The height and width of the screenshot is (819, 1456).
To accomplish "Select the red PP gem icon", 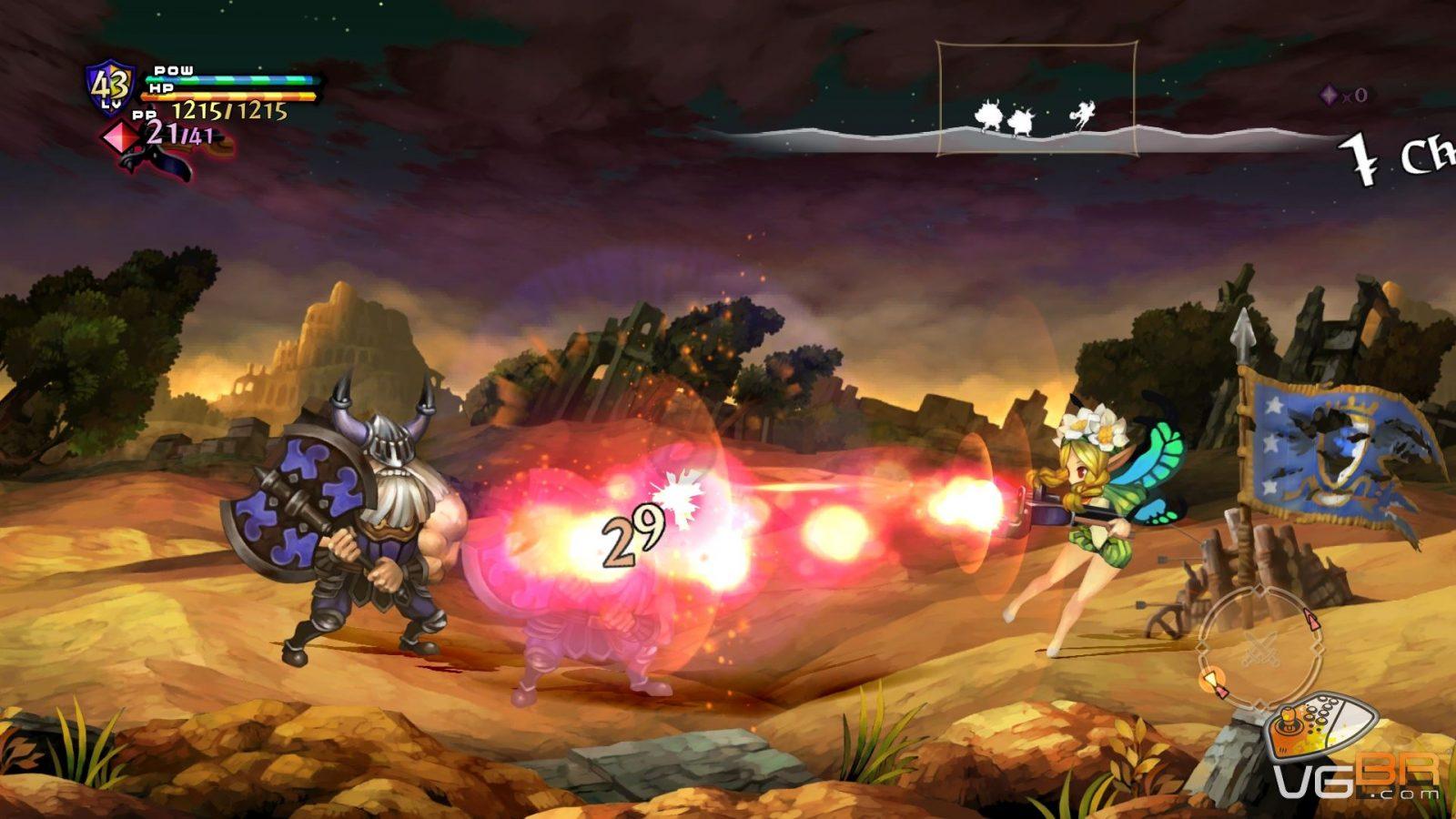I will pos(119,136).
